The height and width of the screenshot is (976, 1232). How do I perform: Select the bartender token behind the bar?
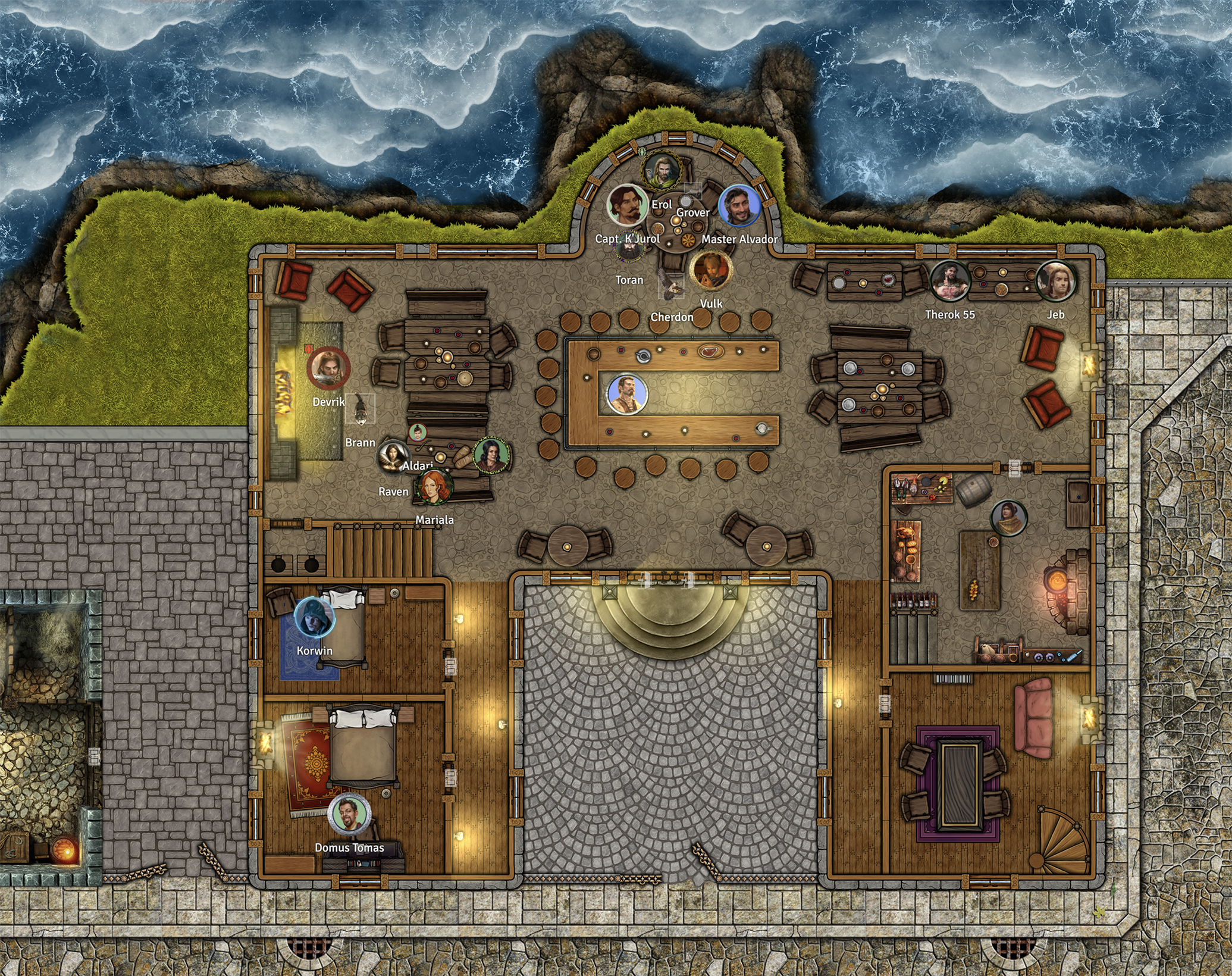[x=626, y=394]
